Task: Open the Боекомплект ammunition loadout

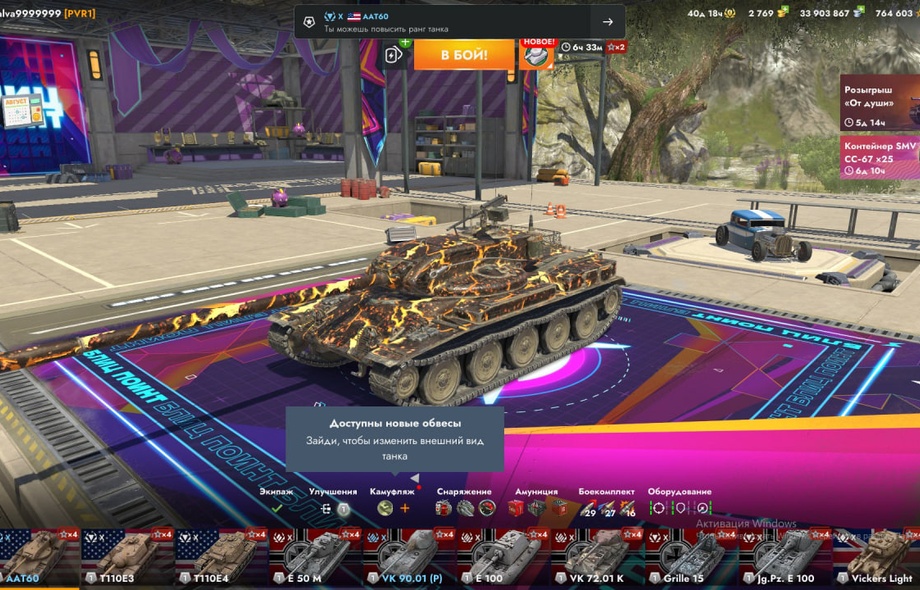Action: point(607,508)
